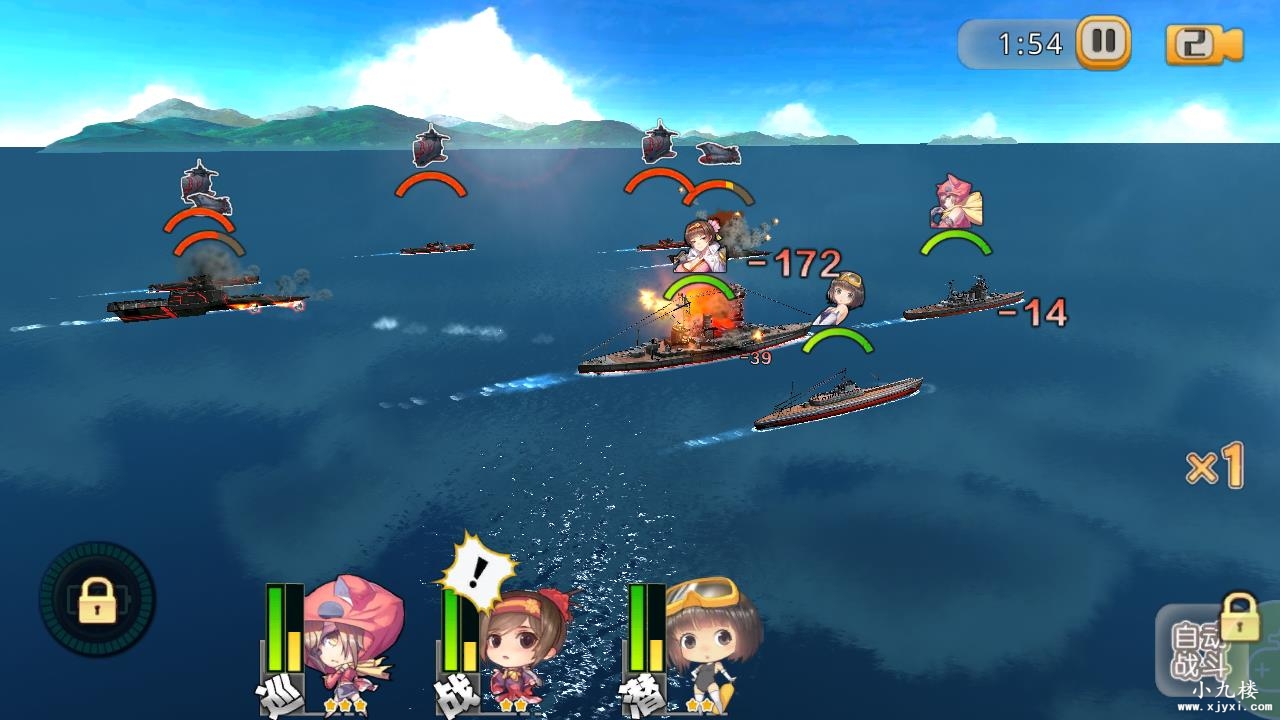Pause the battle
The image size is (1280, 720).
pos(1103,43)
